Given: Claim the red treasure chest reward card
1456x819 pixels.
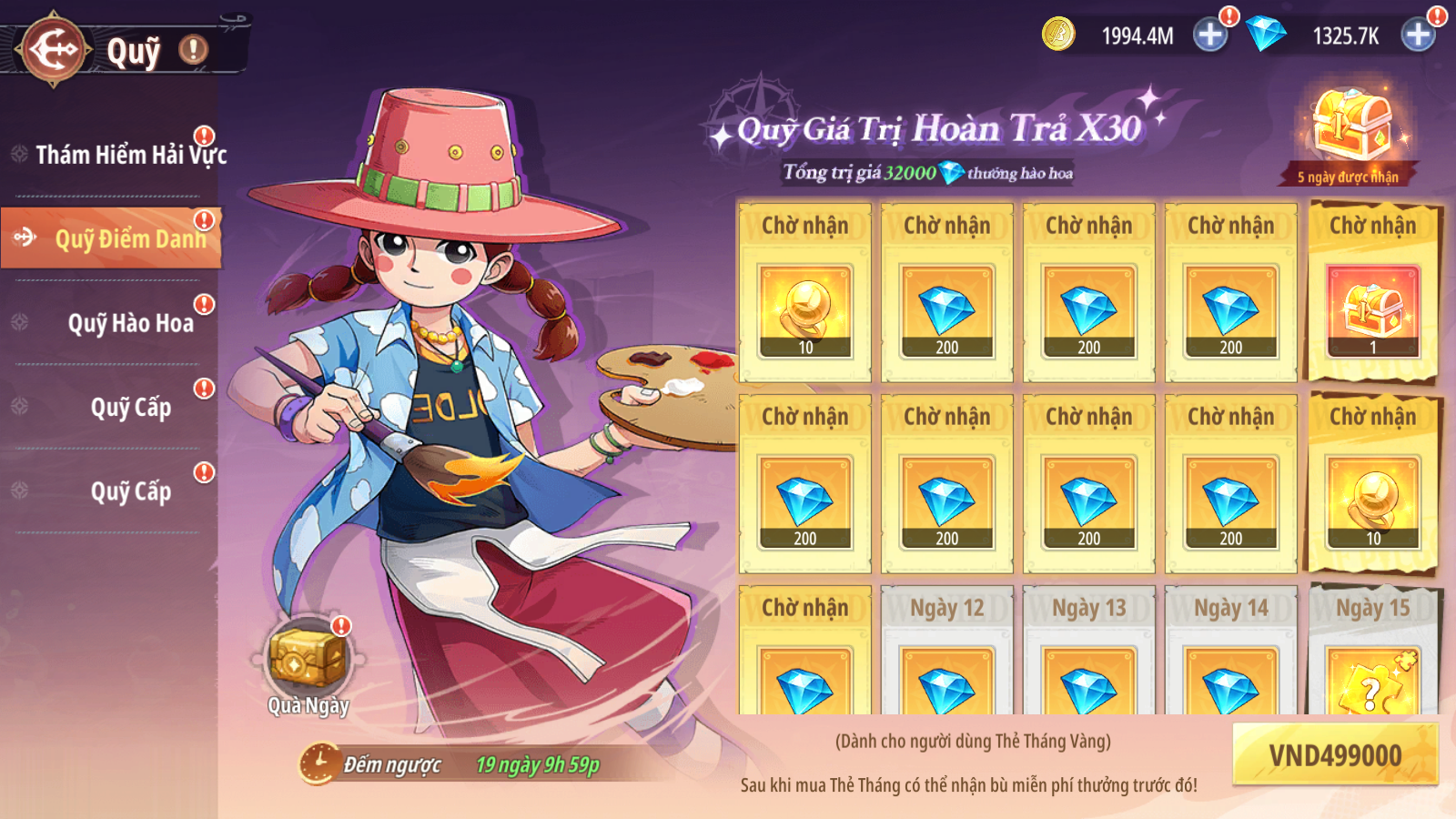Looking at the screenshot, I should (x=1372, y=300).
